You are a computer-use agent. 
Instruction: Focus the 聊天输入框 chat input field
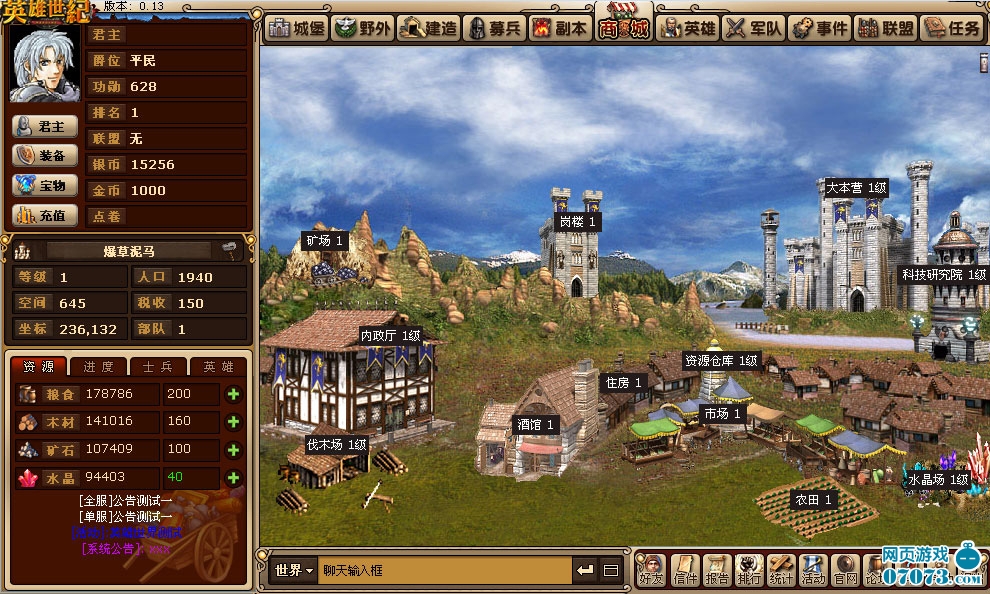point(445,571)
